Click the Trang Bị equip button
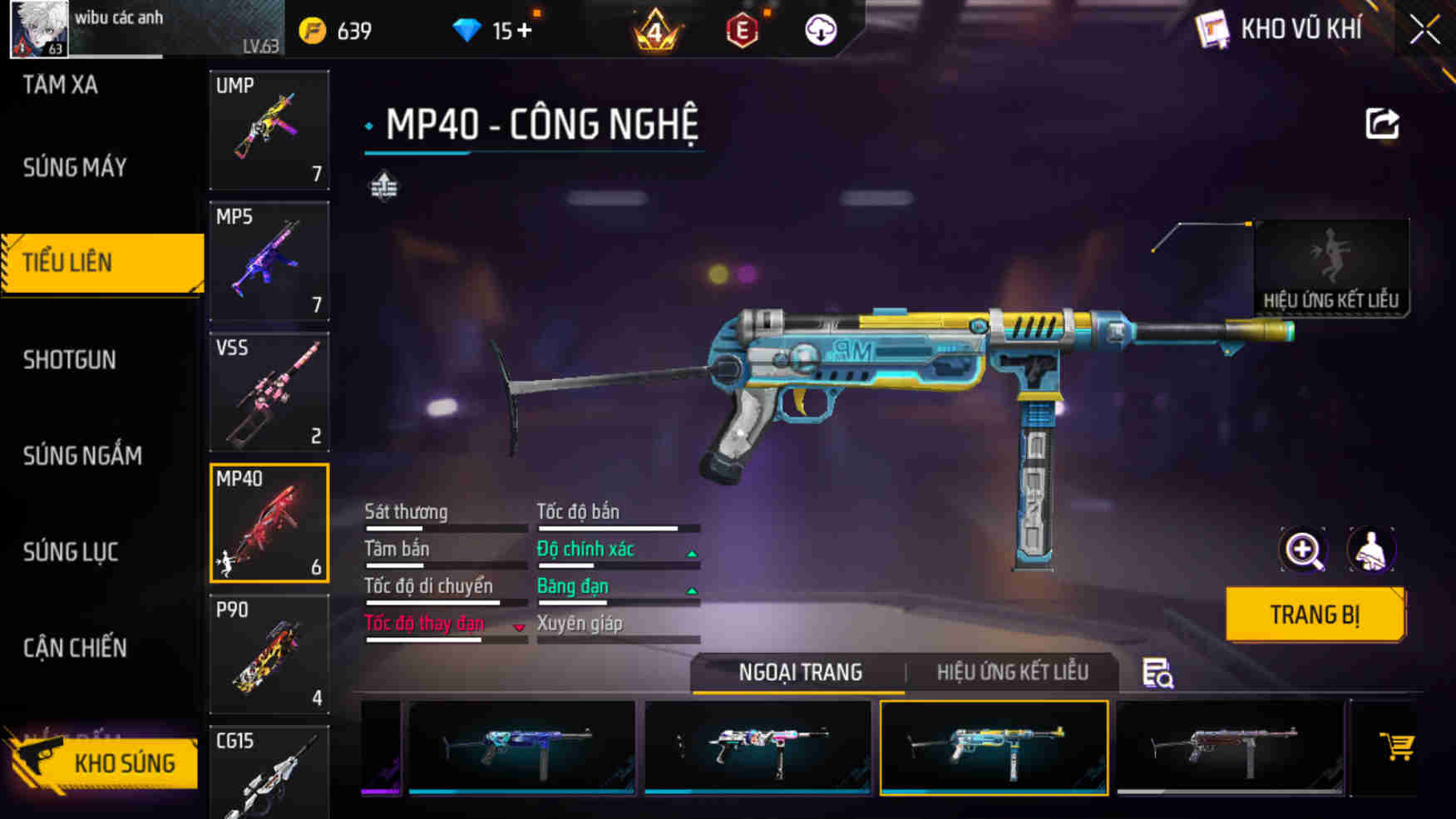1456x819 pixels. [x=1315, y=615]
